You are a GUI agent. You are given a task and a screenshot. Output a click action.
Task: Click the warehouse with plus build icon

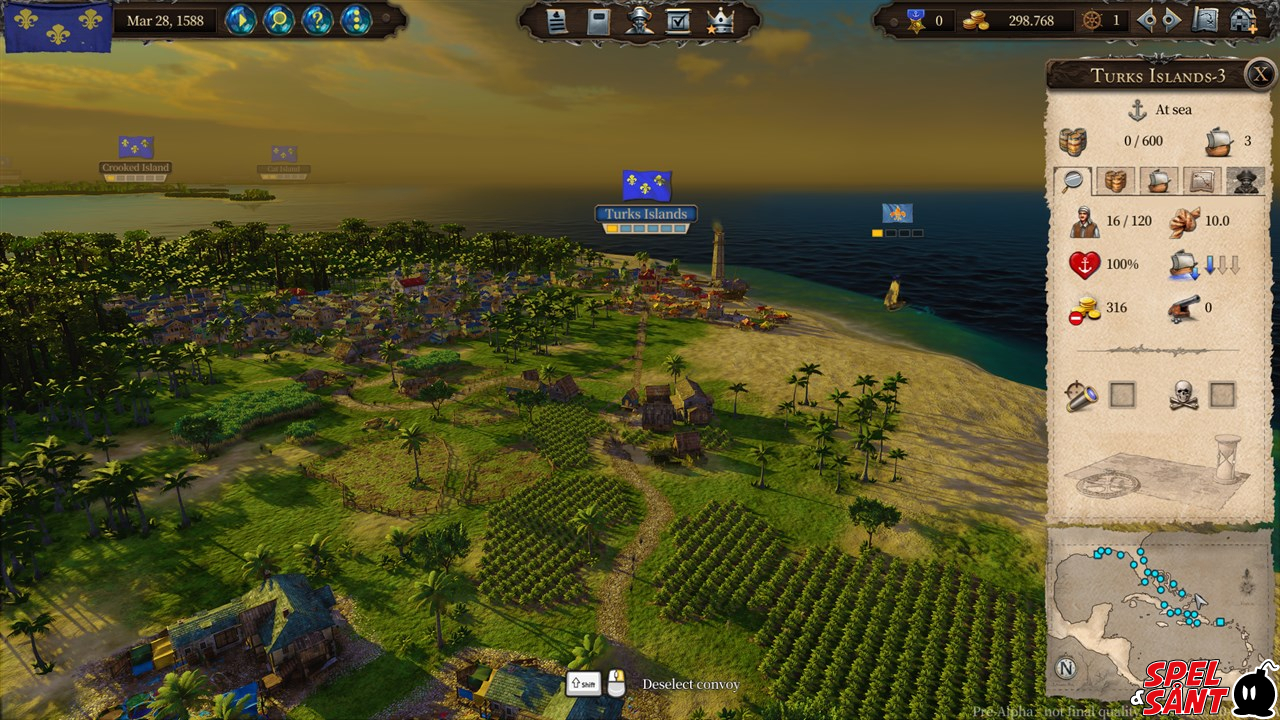pos(1245,20)
